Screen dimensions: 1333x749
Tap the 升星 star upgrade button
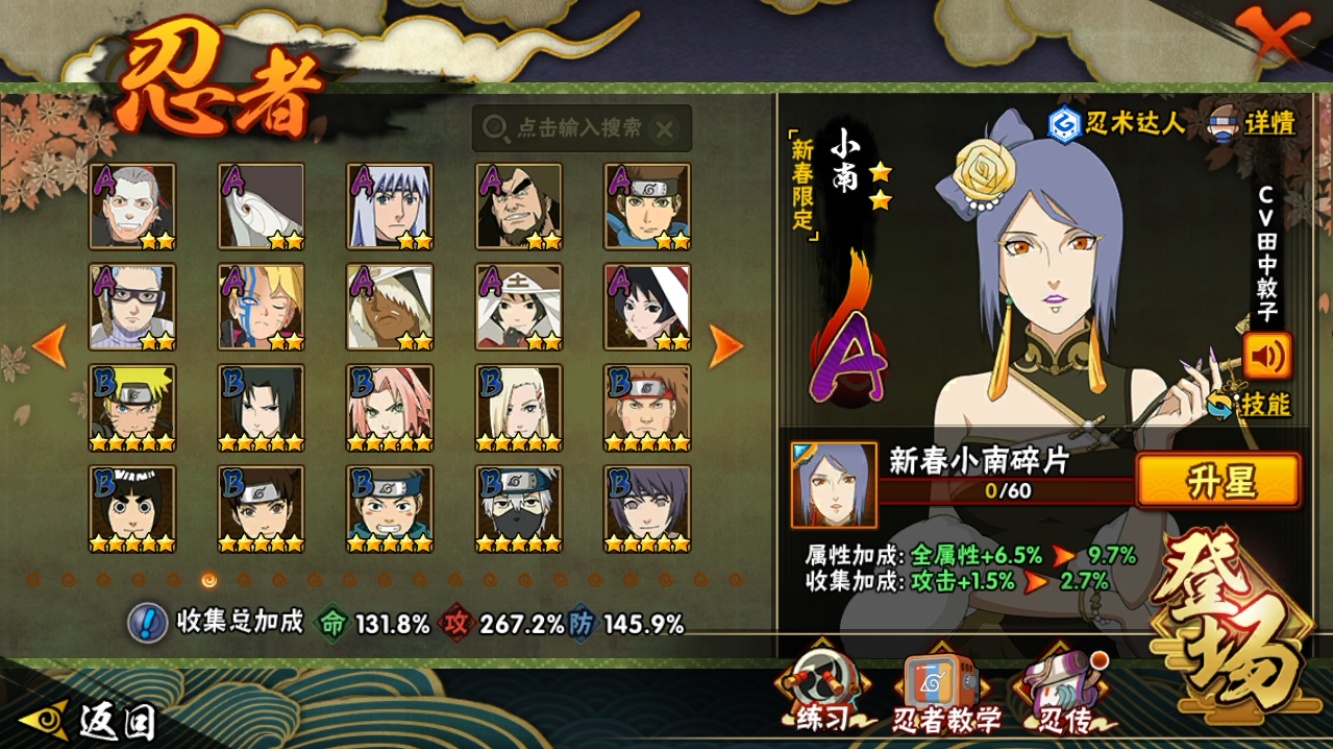1219,481
